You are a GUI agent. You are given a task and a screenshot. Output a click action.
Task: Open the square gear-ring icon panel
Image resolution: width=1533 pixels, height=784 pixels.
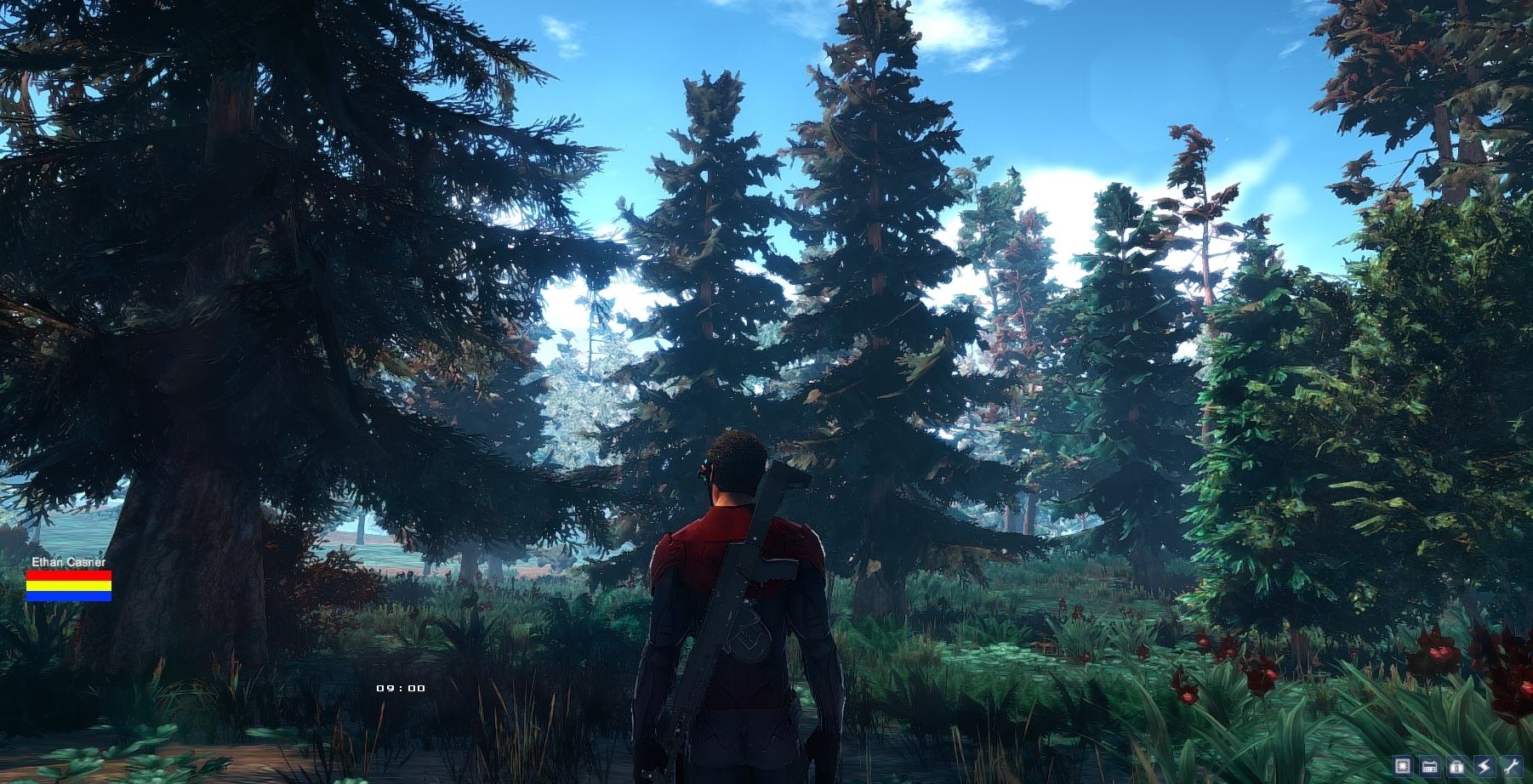click(1403, 766)
